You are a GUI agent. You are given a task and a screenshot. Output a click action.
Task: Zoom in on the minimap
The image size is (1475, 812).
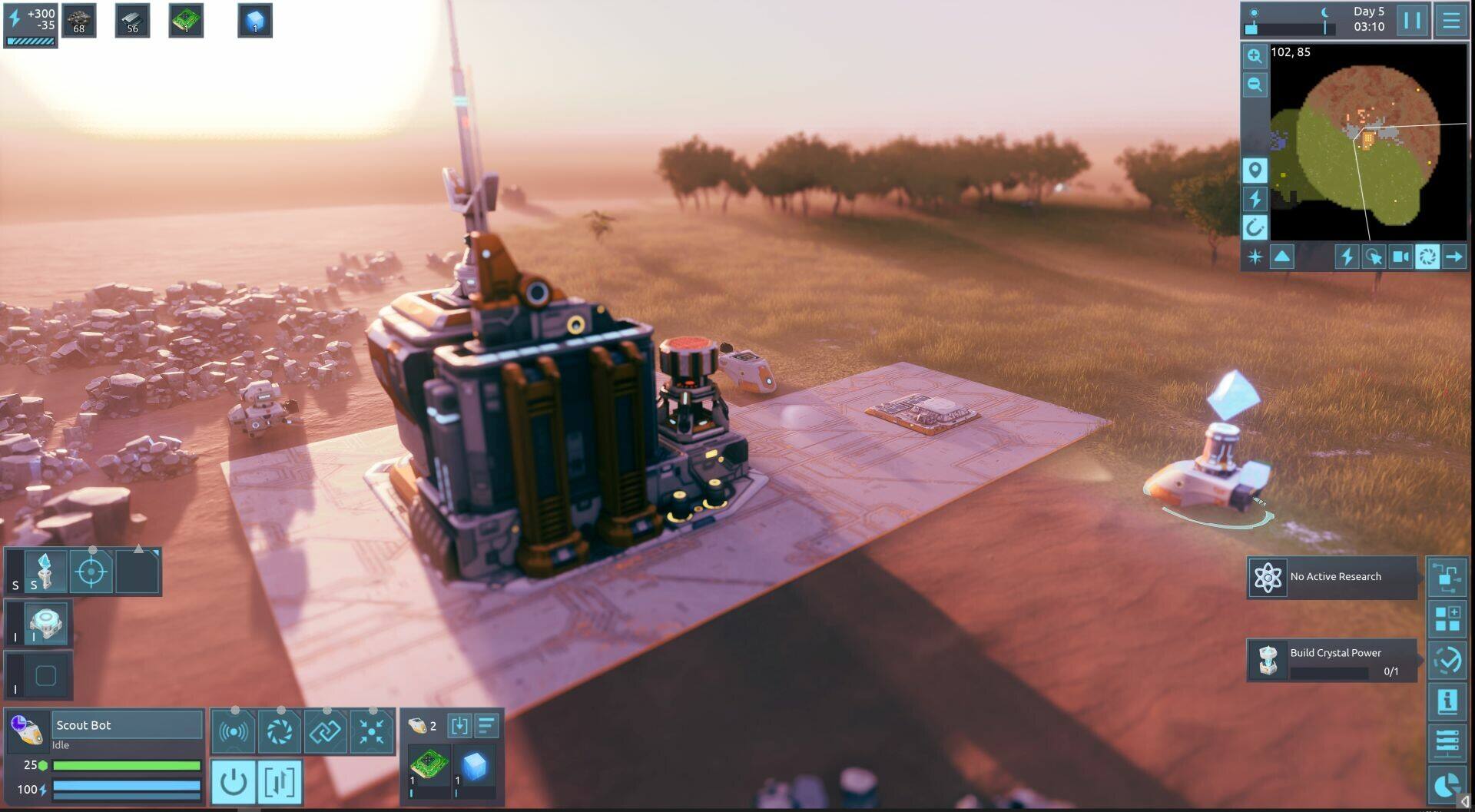pos(1255,56)
